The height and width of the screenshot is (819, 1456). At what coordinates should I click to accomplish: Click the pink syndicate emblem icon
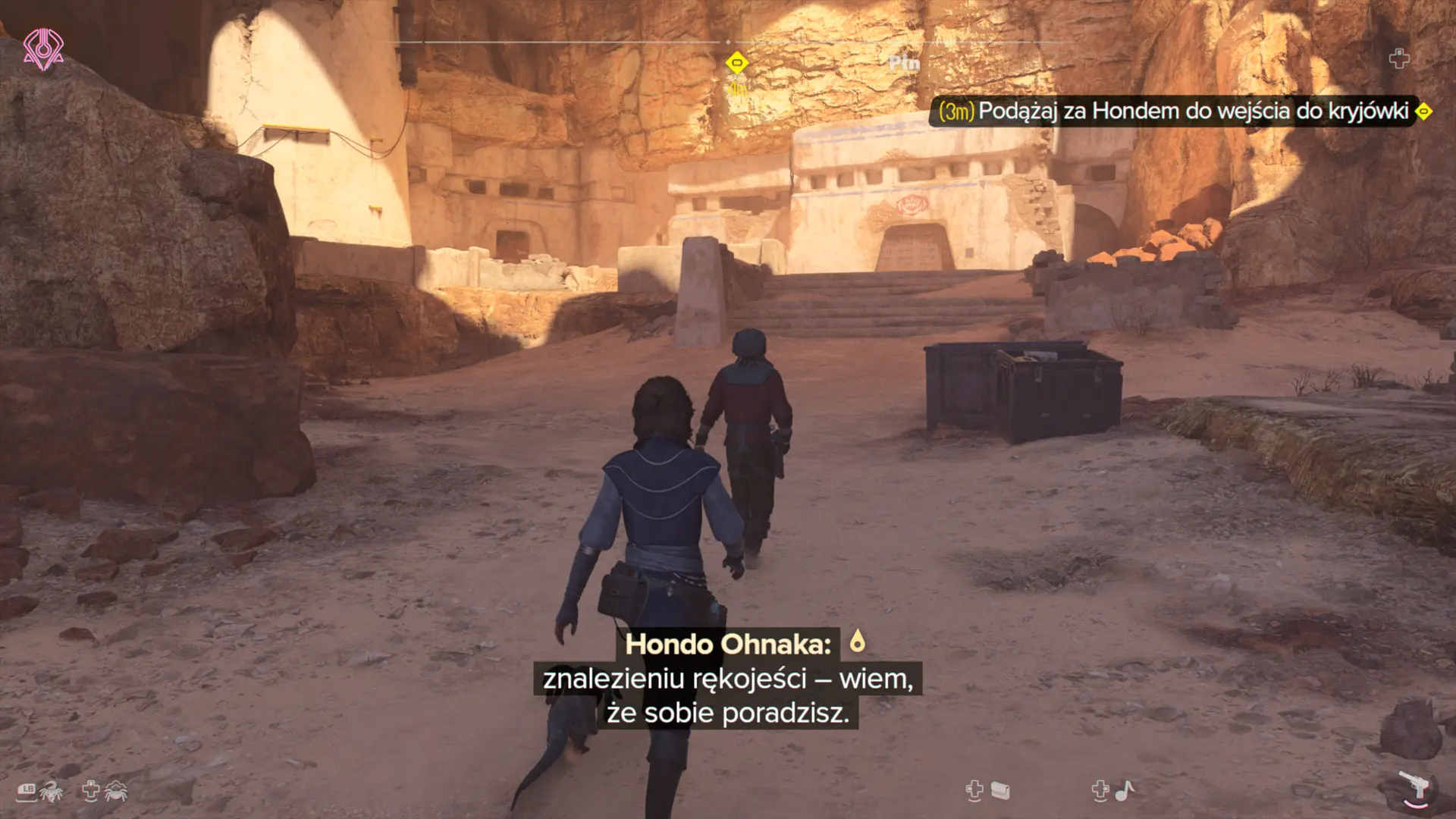coord(43,49)
